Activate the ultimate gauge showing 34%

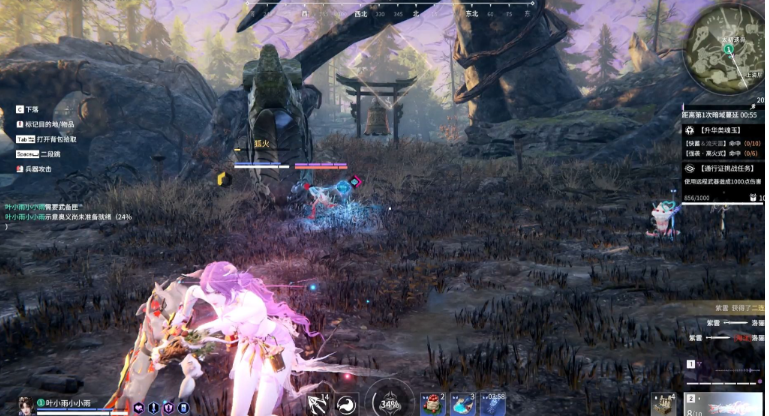[x=389, y=401]
